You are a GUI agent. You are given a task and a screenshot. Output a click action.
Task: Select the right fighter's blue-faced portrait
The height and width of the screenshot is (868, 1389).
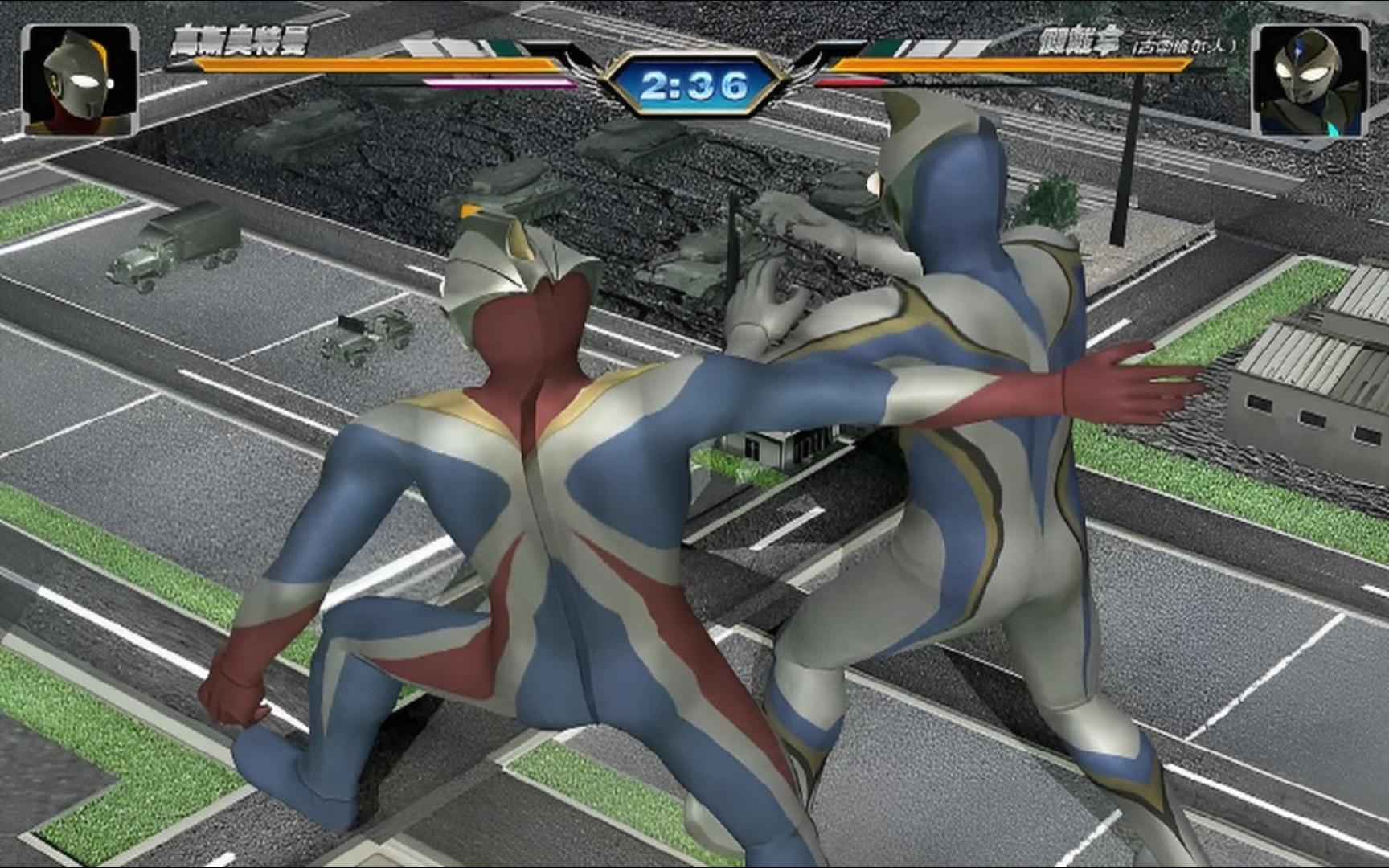point(1310,80)
